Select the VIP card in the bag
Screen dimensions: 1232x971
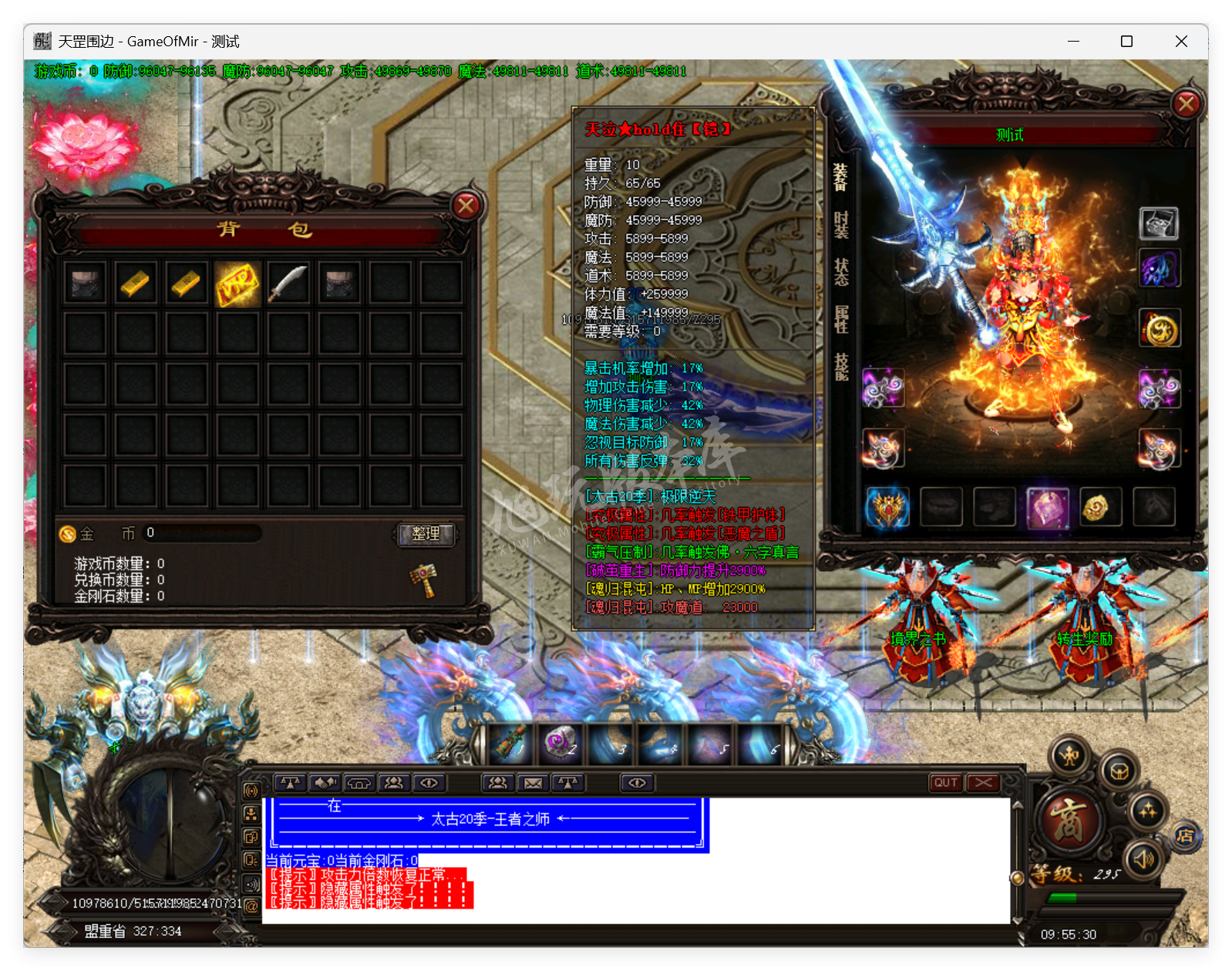pos(237,284)
